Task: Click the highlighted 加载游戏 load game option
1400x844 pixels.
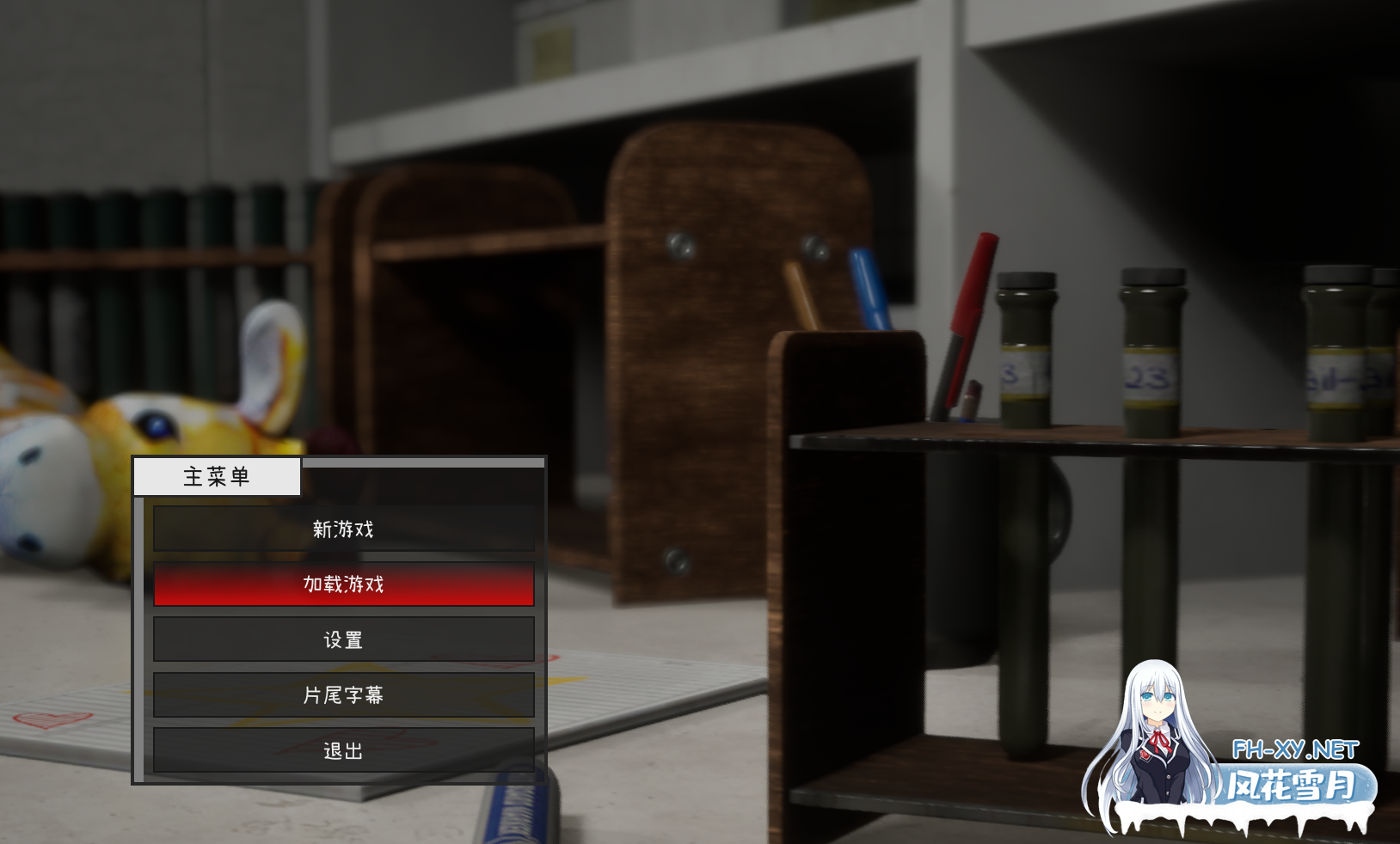Action: pyautogui.click(x=344, y=584)
